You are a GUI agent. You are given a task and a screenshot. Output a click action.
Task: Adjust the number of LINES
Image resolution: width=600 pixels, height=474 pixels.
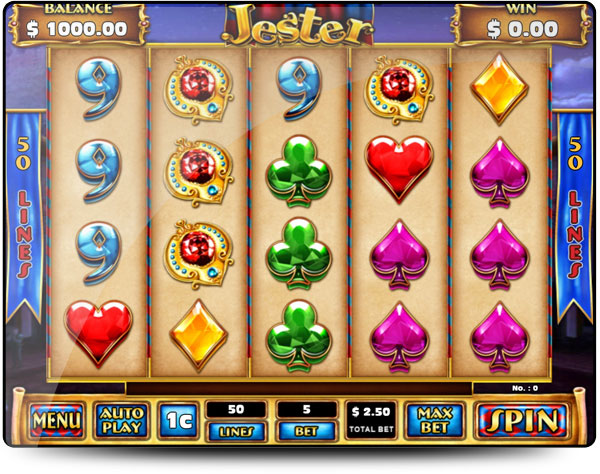click(x=236, y=431)
